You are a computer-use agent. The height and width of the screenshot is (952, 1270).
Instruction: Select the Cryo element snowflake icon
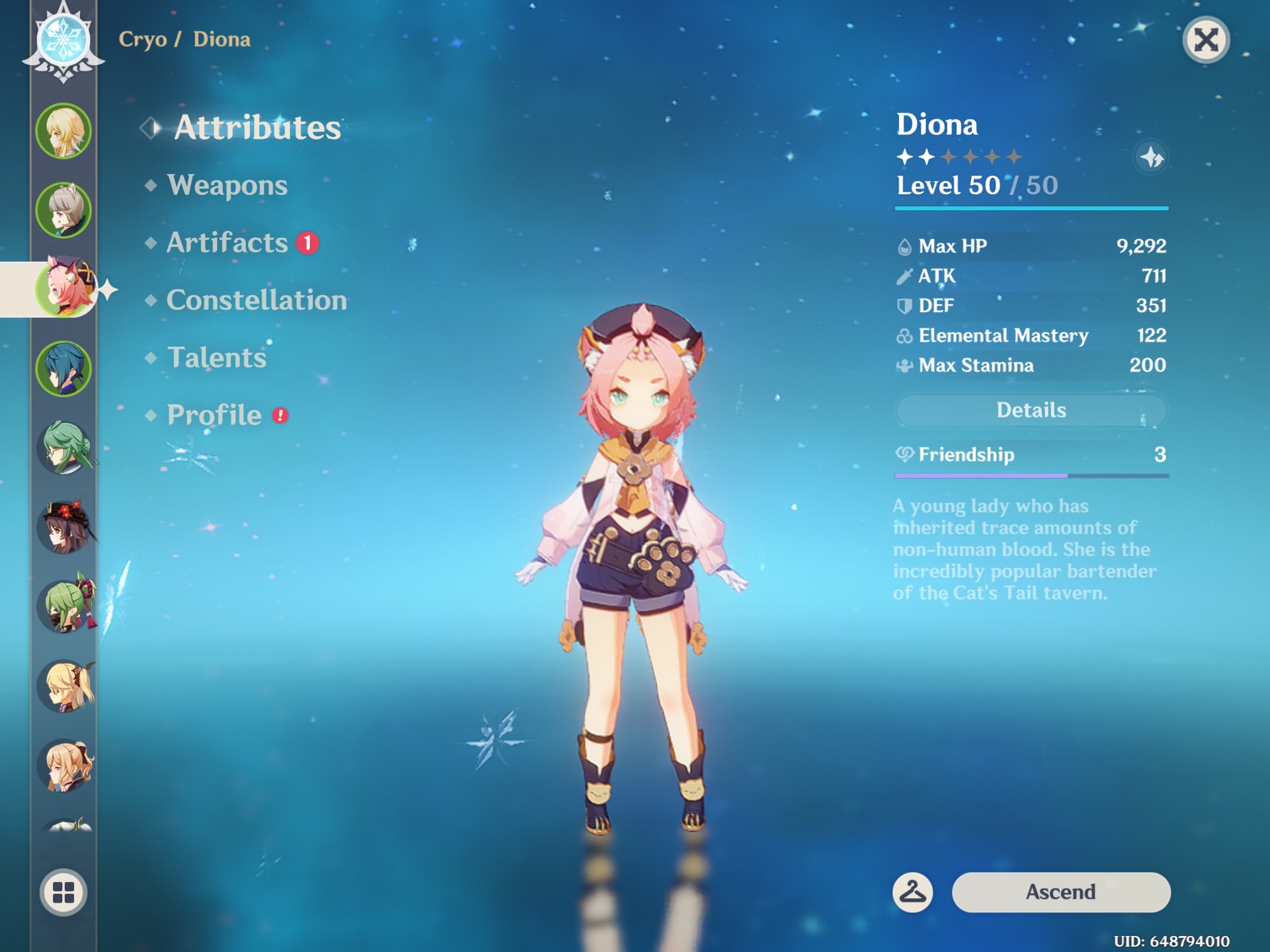coord(63,40)
